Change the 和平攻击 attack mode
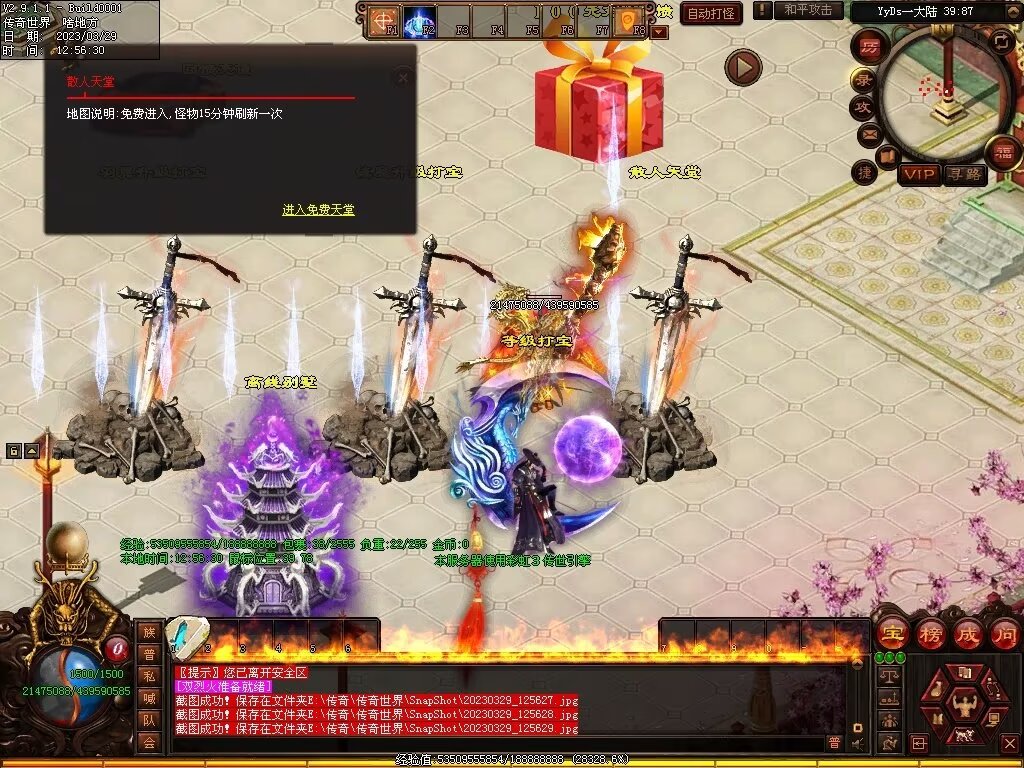 coord(808,10)
